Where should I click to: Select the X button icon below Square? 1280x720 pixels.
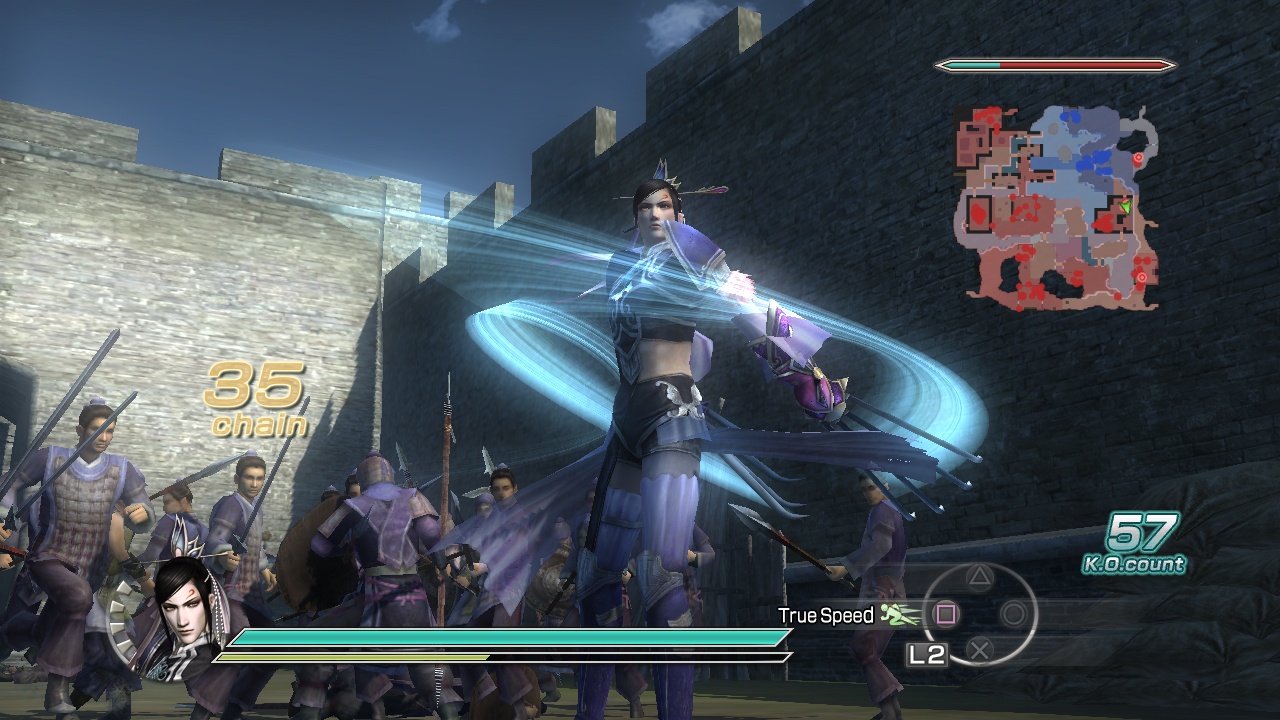pos(981,648)
